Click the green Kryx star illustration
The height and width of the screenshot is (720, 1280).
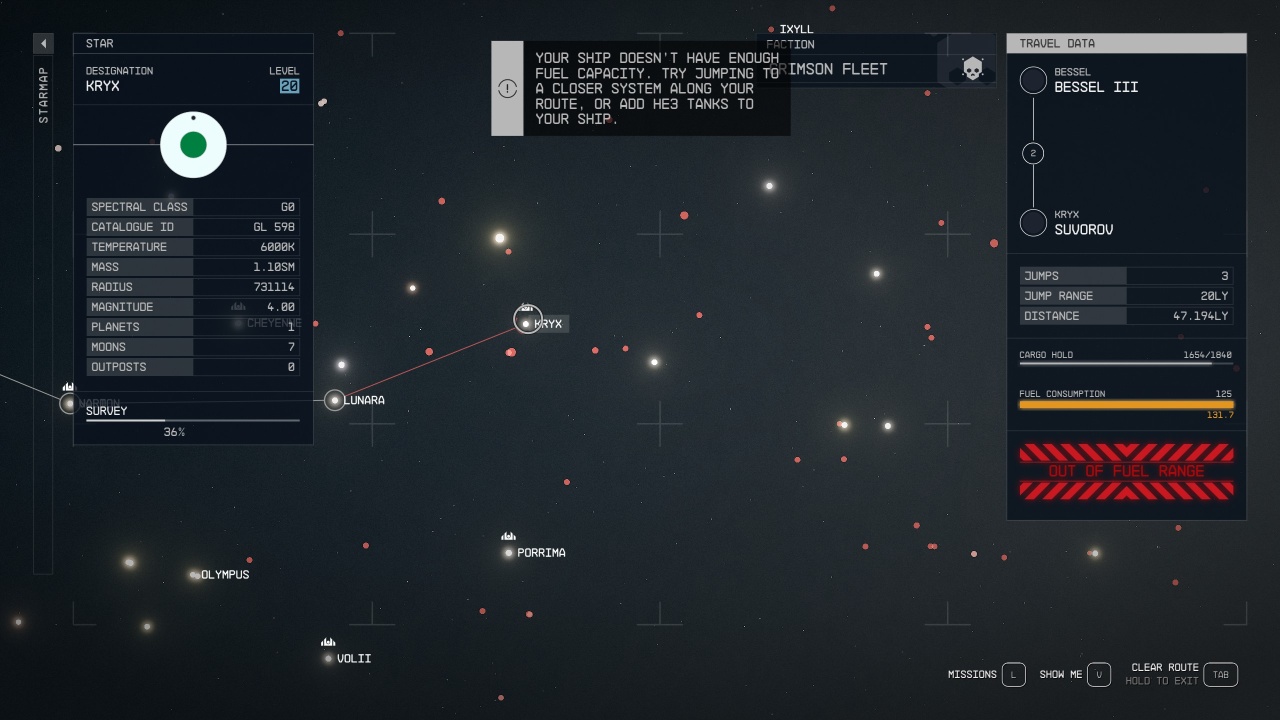pos(193,145)
